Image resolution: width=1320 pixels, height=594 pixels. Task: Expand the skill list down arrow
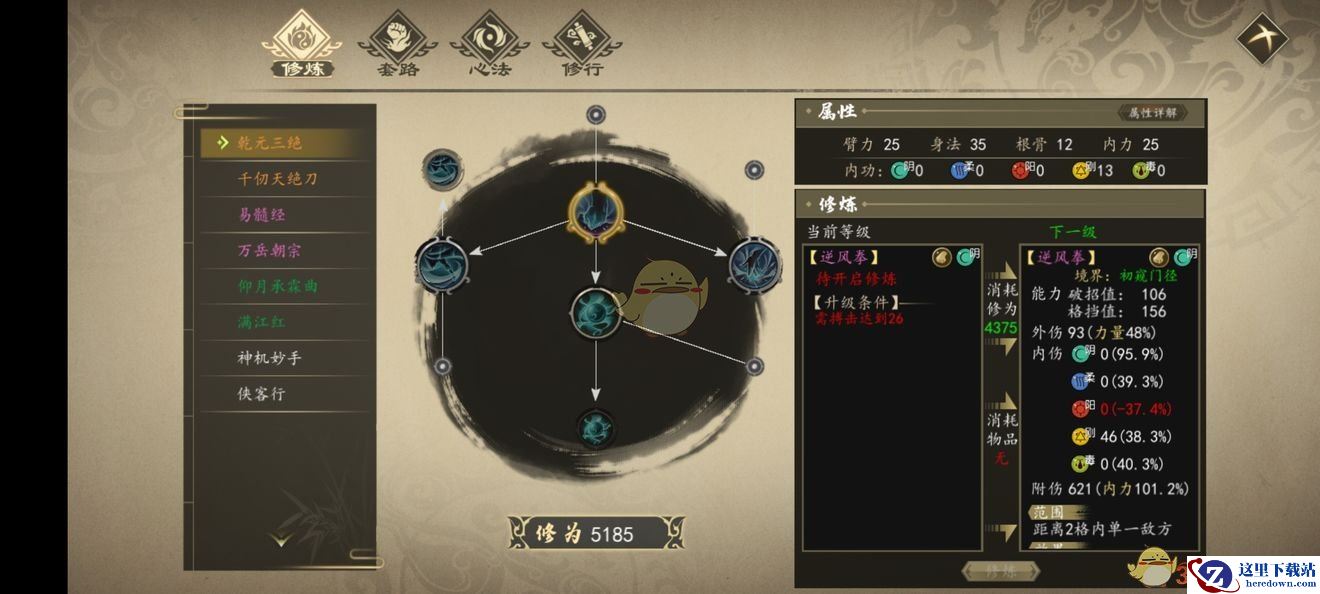281,540
